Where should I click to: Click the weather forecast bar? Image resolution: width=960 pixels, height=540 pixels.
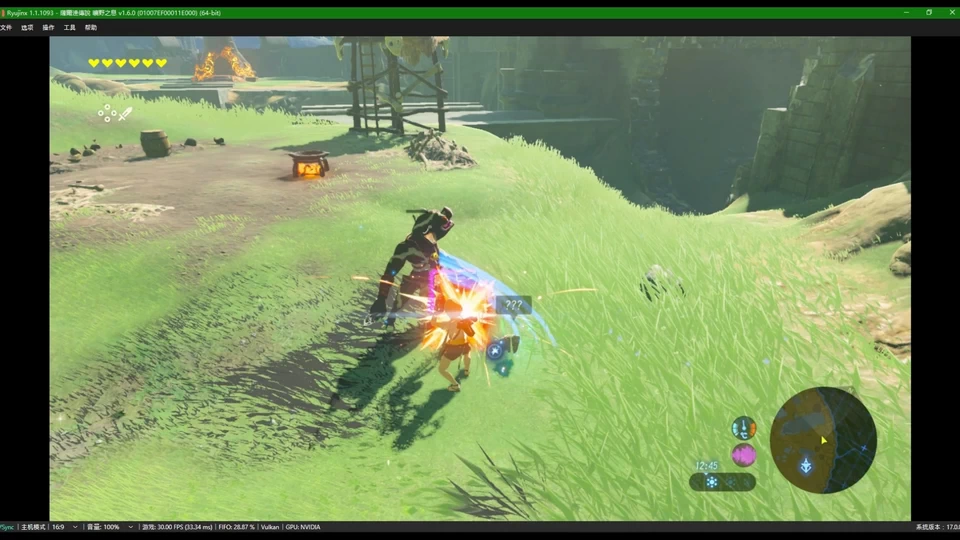(x=722, y=482)
